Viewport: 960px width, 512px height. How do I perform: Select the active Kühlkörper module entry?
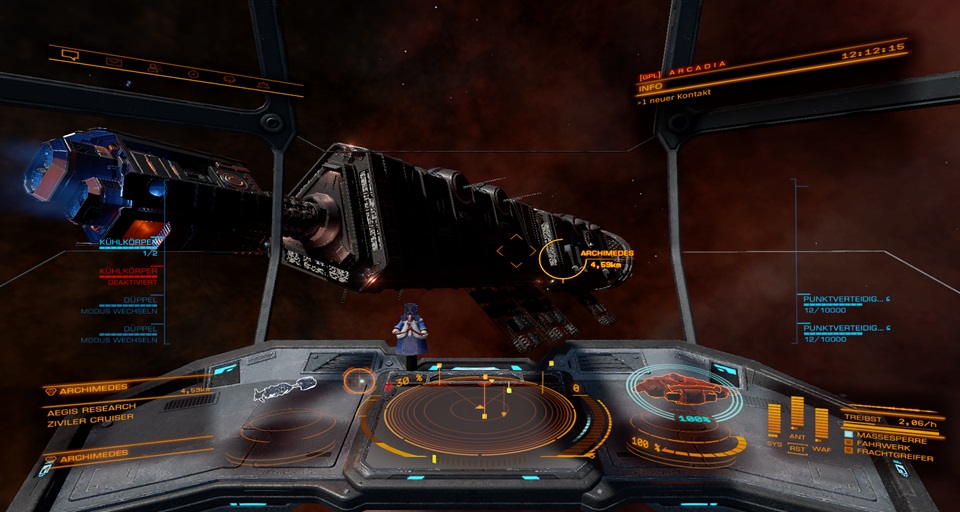coord(128,246)
